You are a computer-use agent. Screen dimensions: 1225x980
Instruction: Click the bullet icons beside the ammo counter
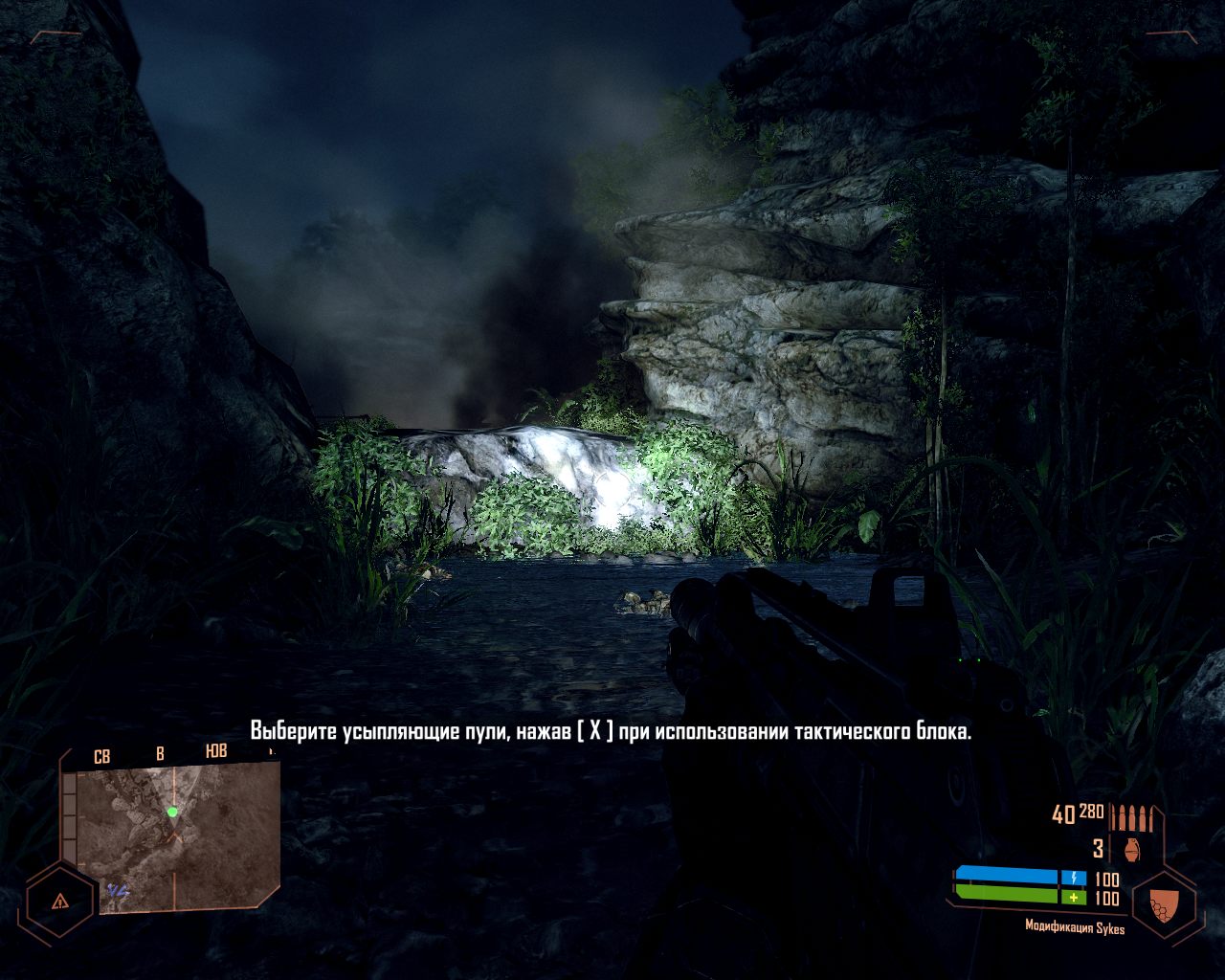tap(1133, 816)
